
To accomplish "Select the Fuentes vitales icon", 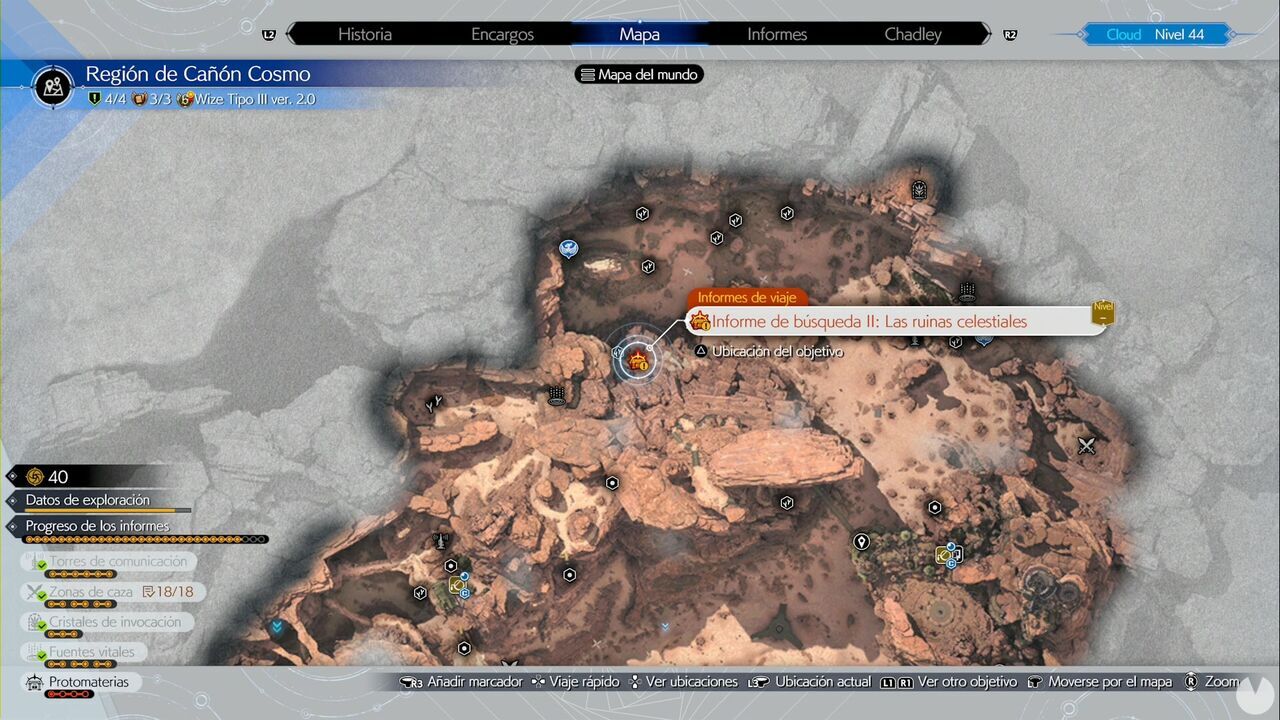I will (x=33, y=651).
